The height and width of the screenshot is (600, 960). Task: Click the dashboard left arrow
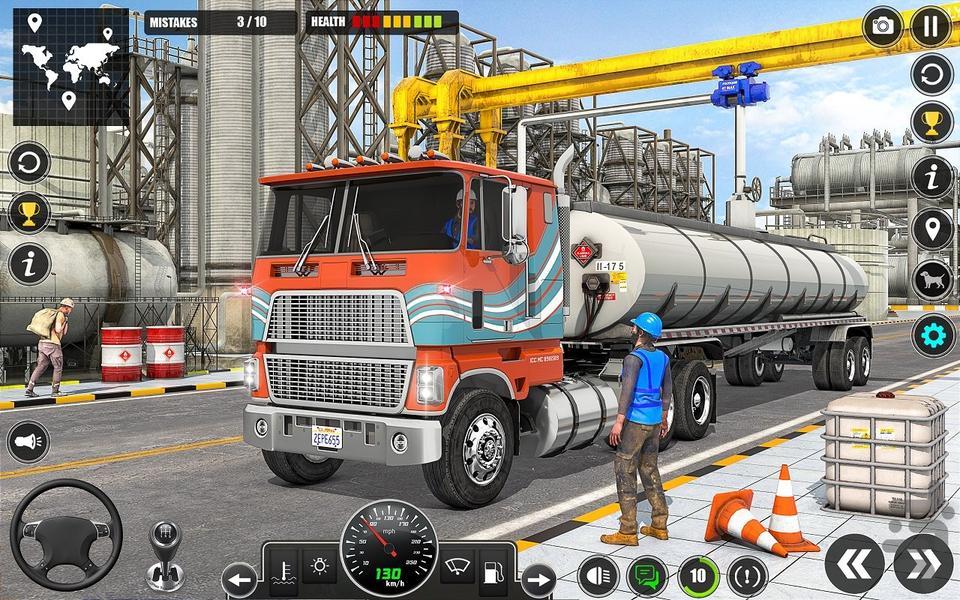(240, 578)
